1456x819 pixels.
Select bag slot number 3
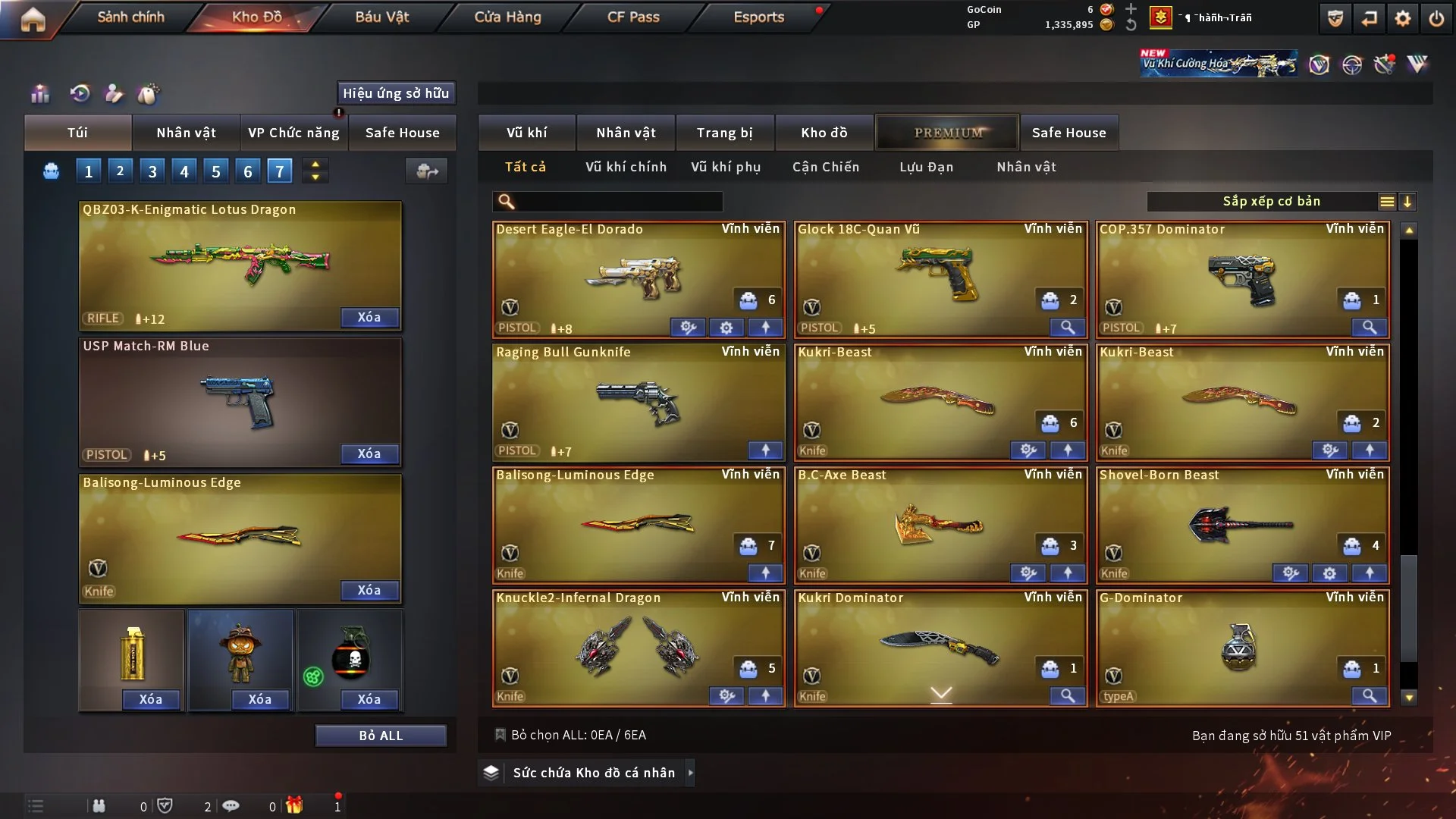152,171
